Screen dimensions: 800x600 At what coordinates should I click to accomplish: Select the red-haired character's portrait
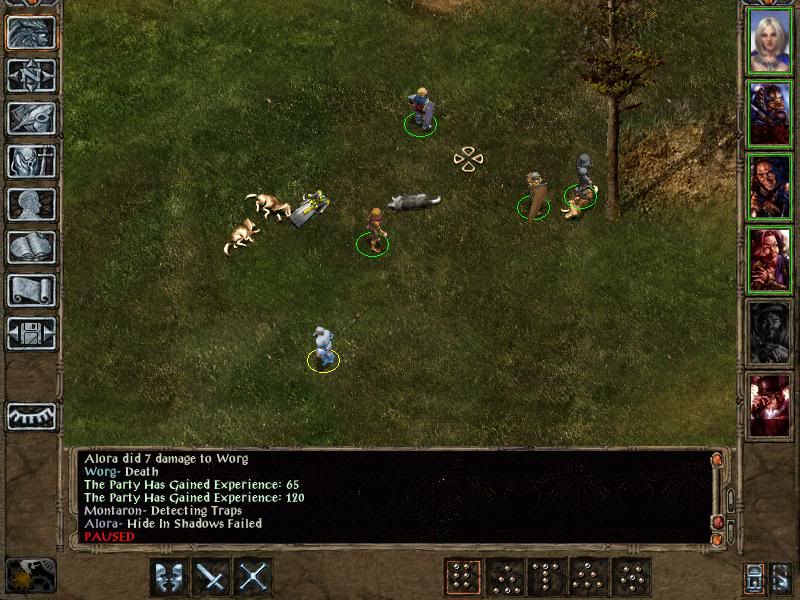click(x=769, y=259)
